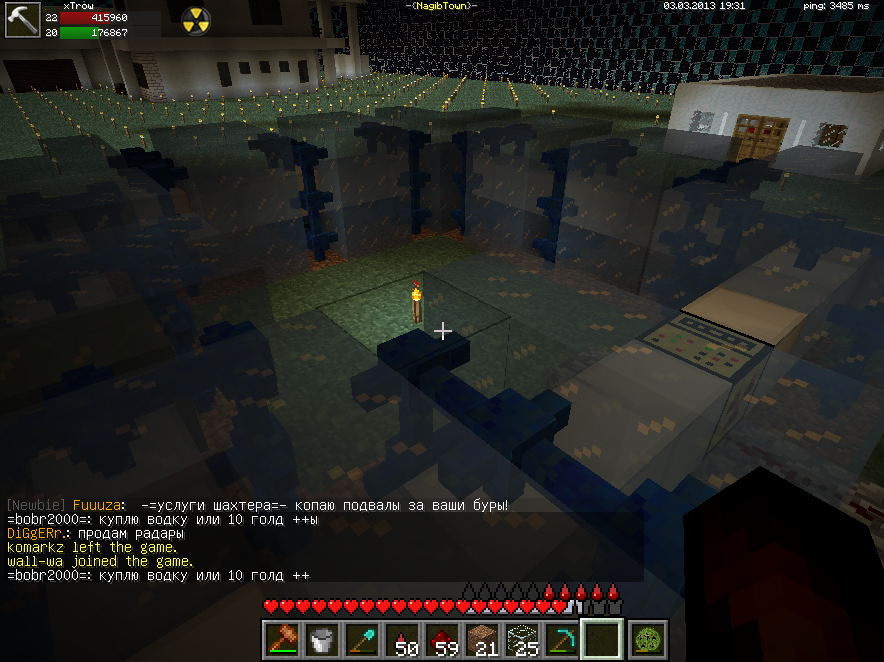Screen dimensions: 884x662
Task: Choose the red block stack of 59
Action: [442, 639]
